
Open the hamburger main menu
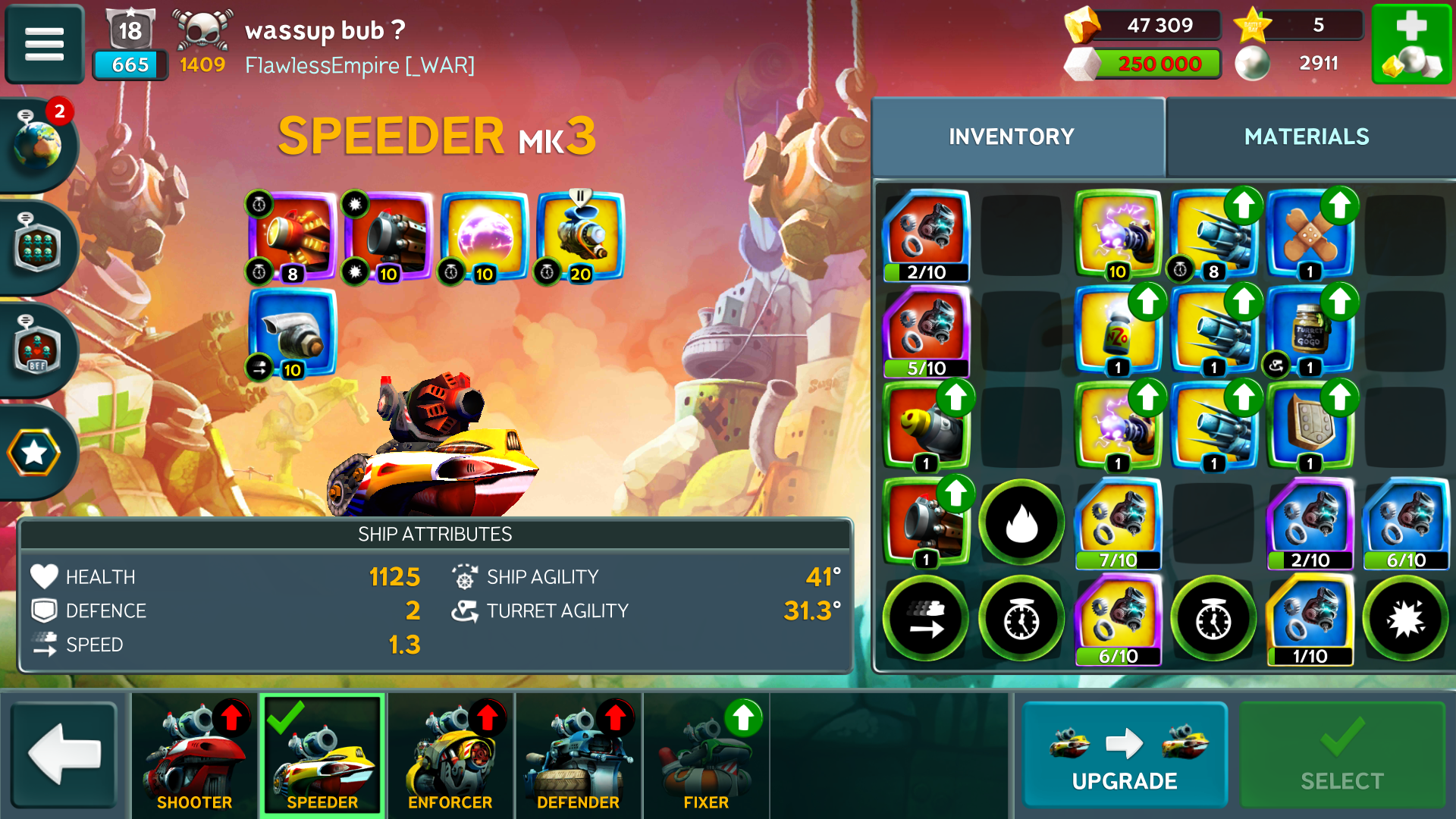(x=44, y=43)
